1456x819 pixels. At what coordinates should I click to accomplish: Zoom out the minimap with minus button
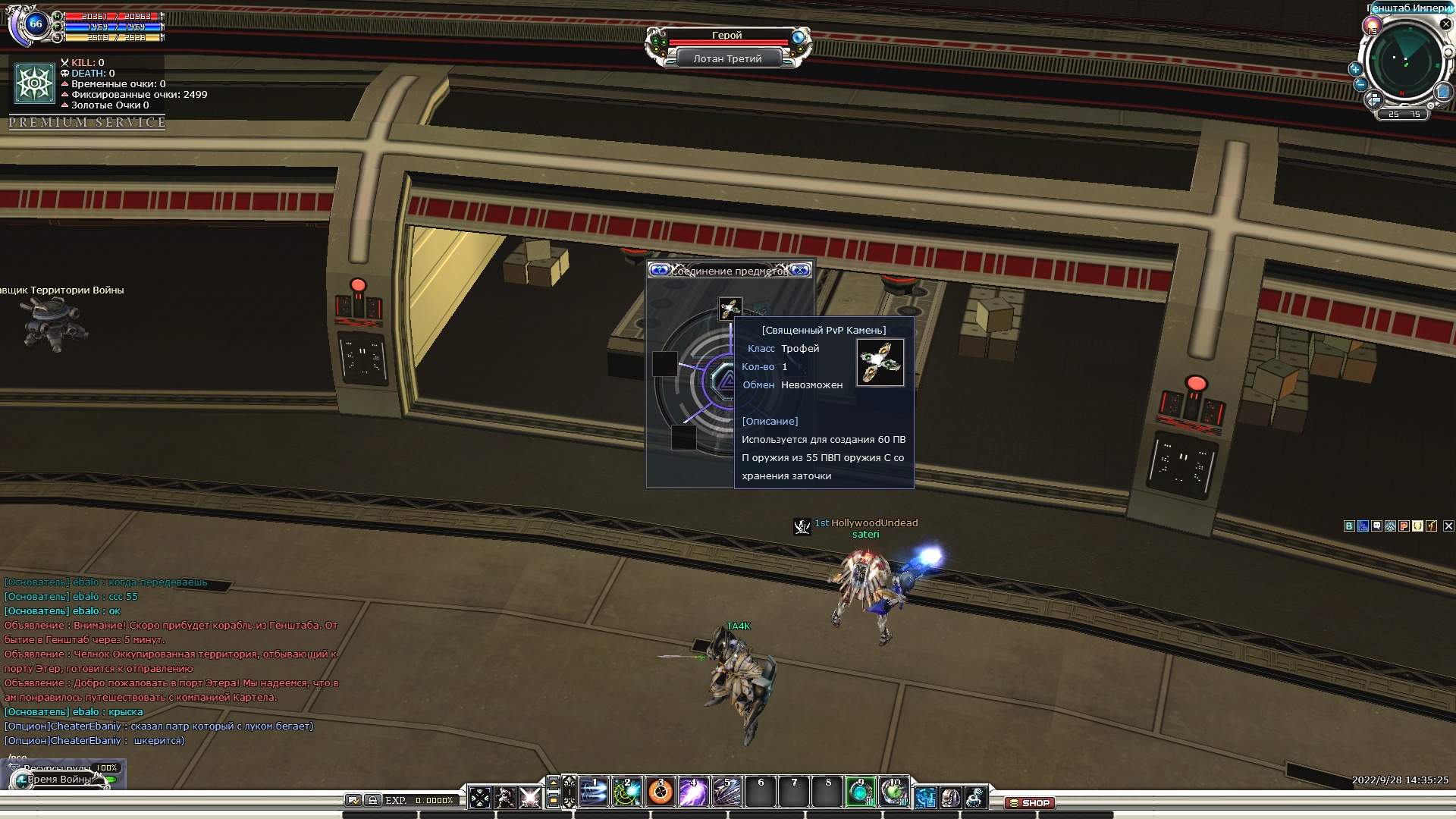coord(1360,85)
